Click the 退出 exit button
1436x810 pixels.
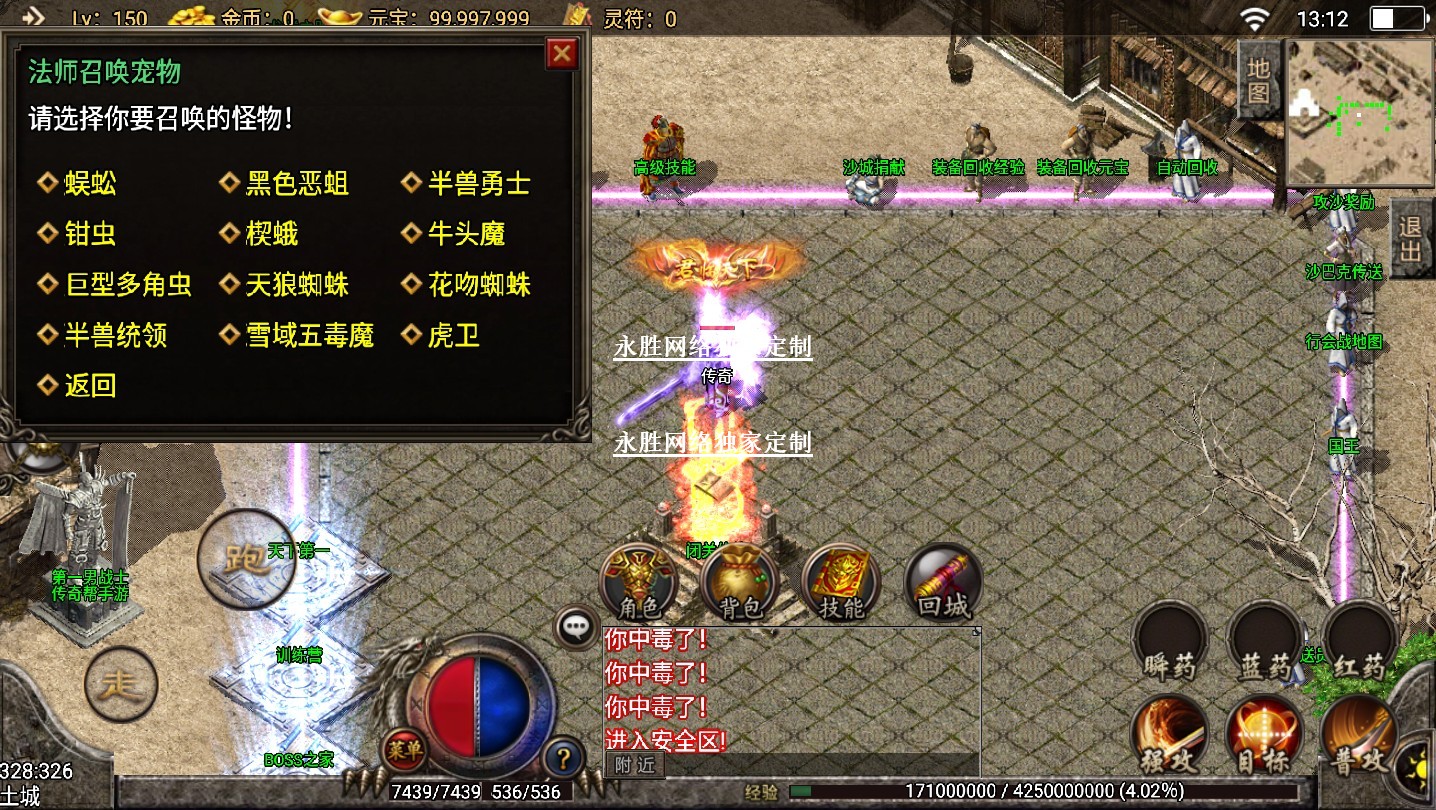pyautogui.click(x=1411, y=238)
